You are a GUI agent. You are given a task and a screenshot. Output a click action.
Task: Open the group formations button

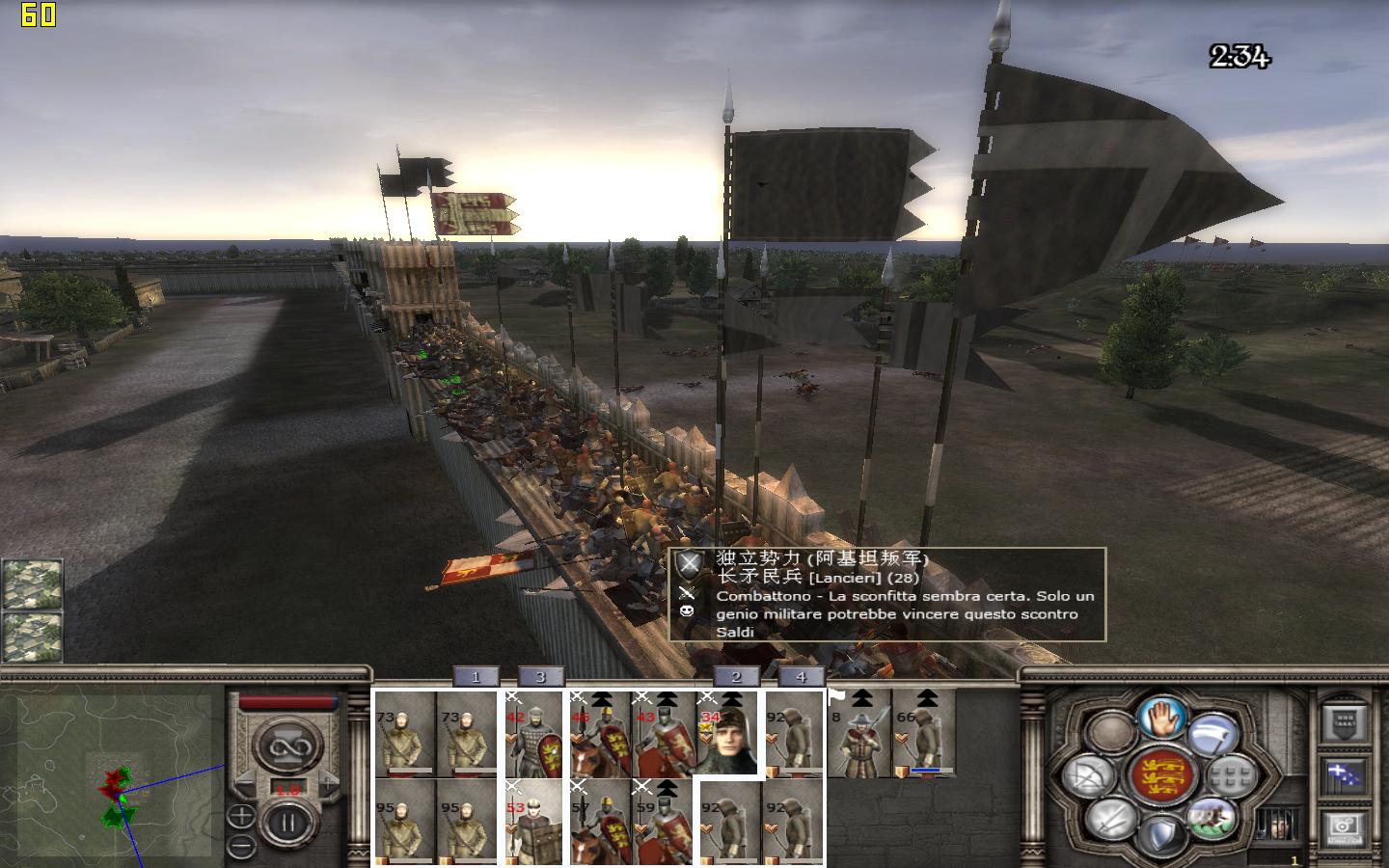(1231, 776)
